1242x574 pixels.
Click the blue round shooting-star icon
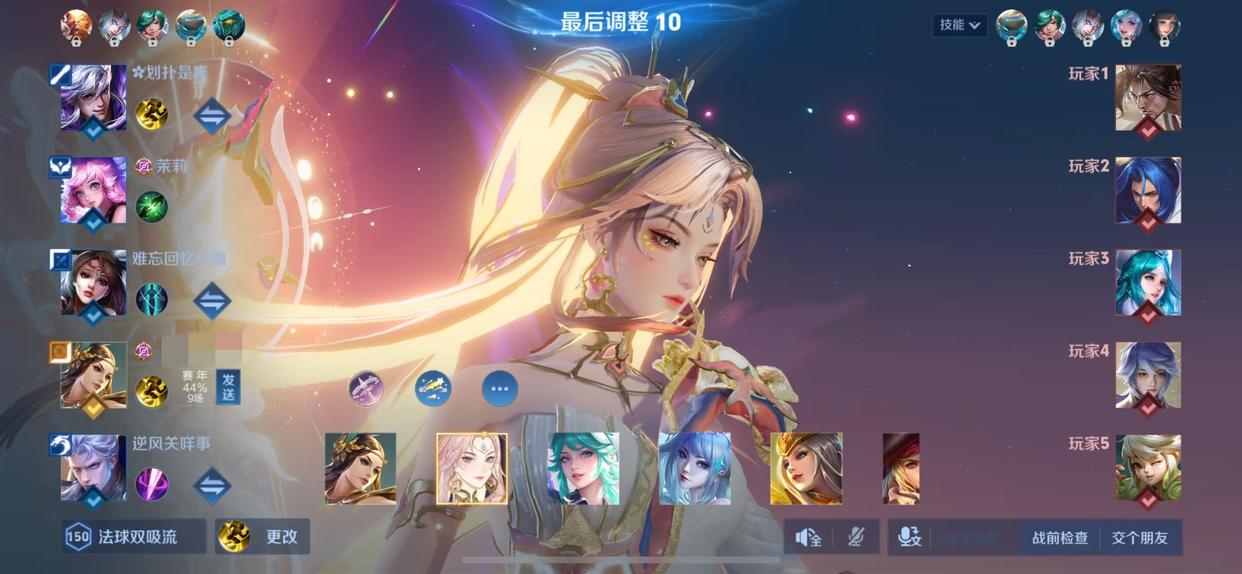click(433, 388)
